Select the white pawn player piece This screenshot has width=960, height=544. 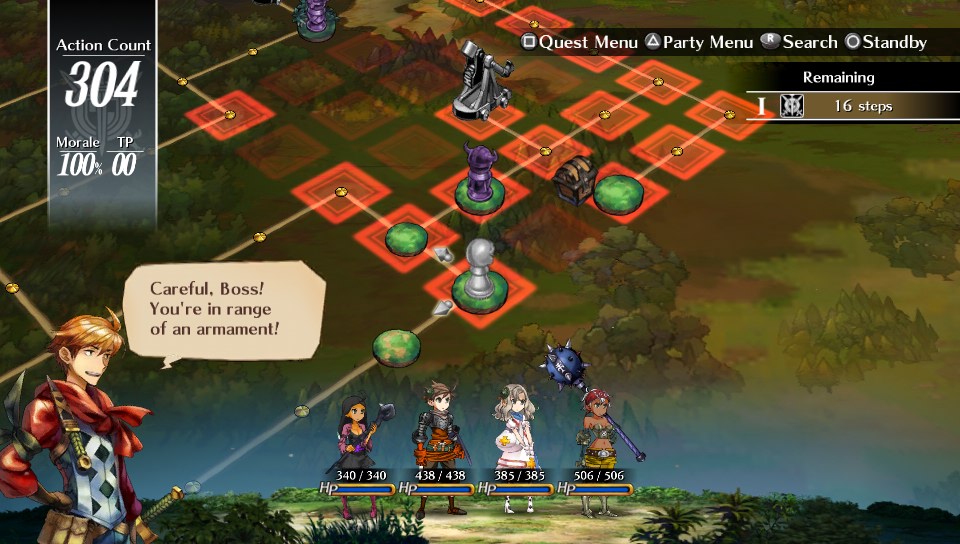[480, 270]
